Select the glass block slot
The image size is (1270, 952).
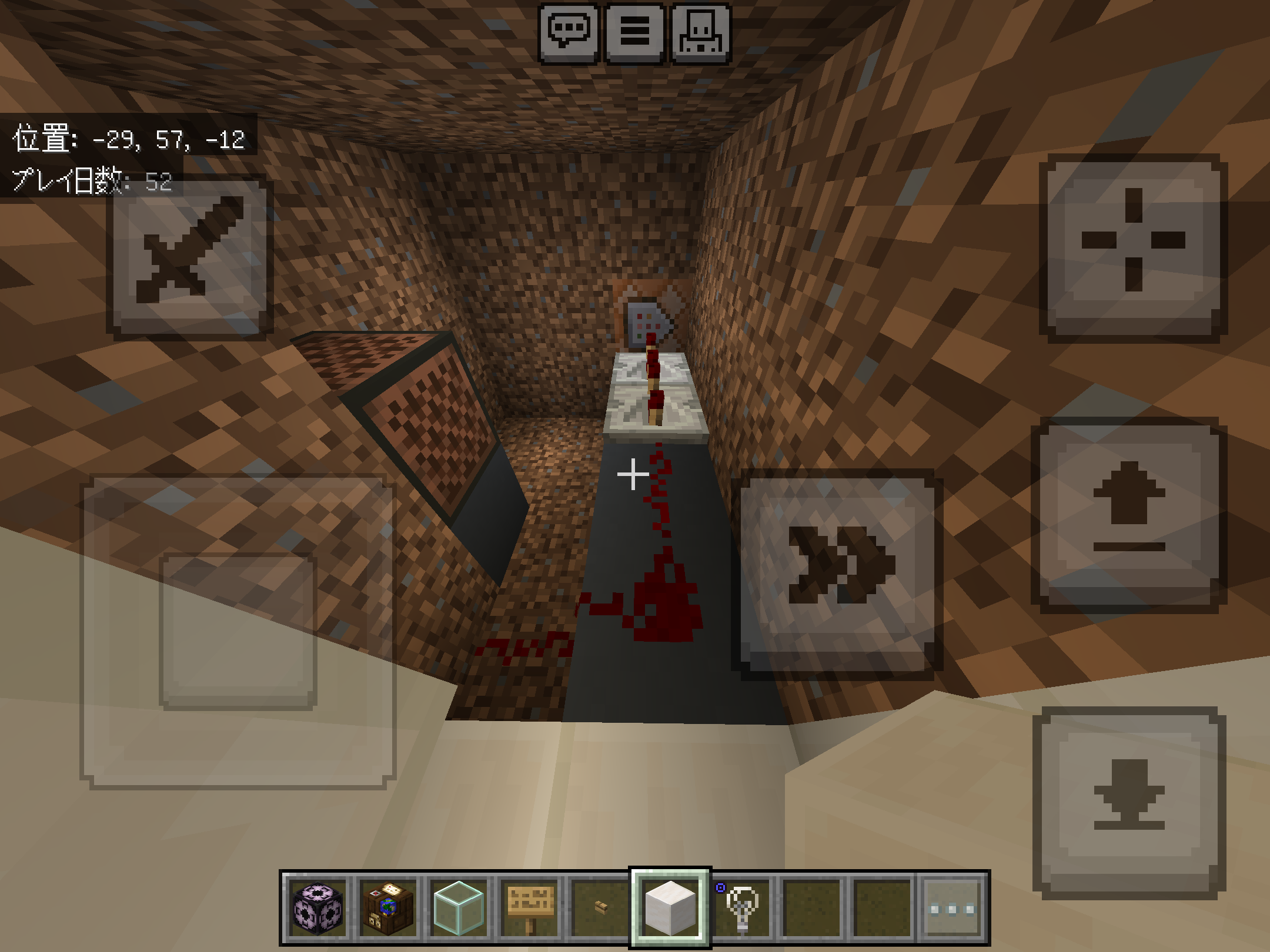coord(459,909)
